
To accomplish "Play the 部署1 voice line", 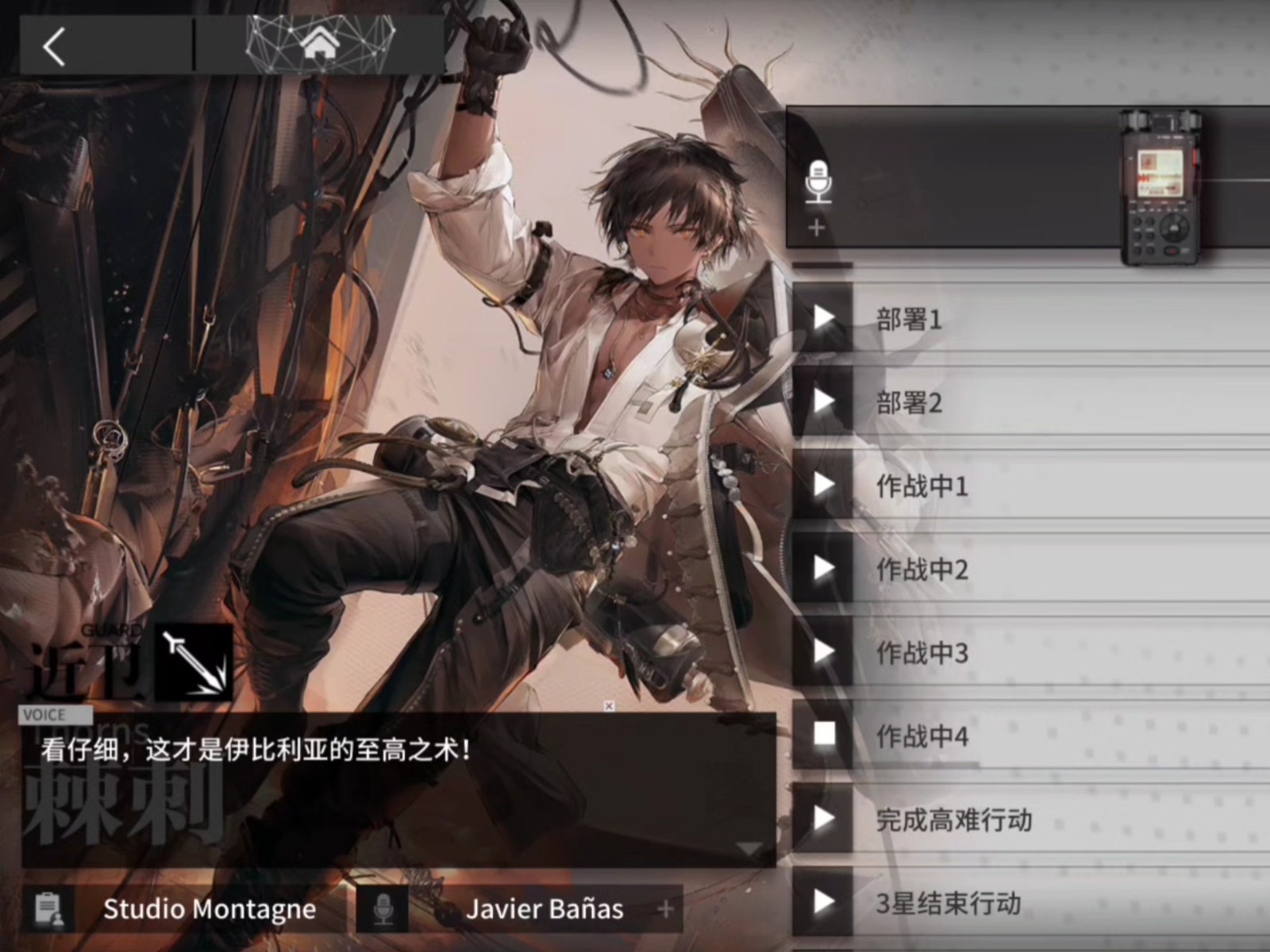I will click(823, 319).
